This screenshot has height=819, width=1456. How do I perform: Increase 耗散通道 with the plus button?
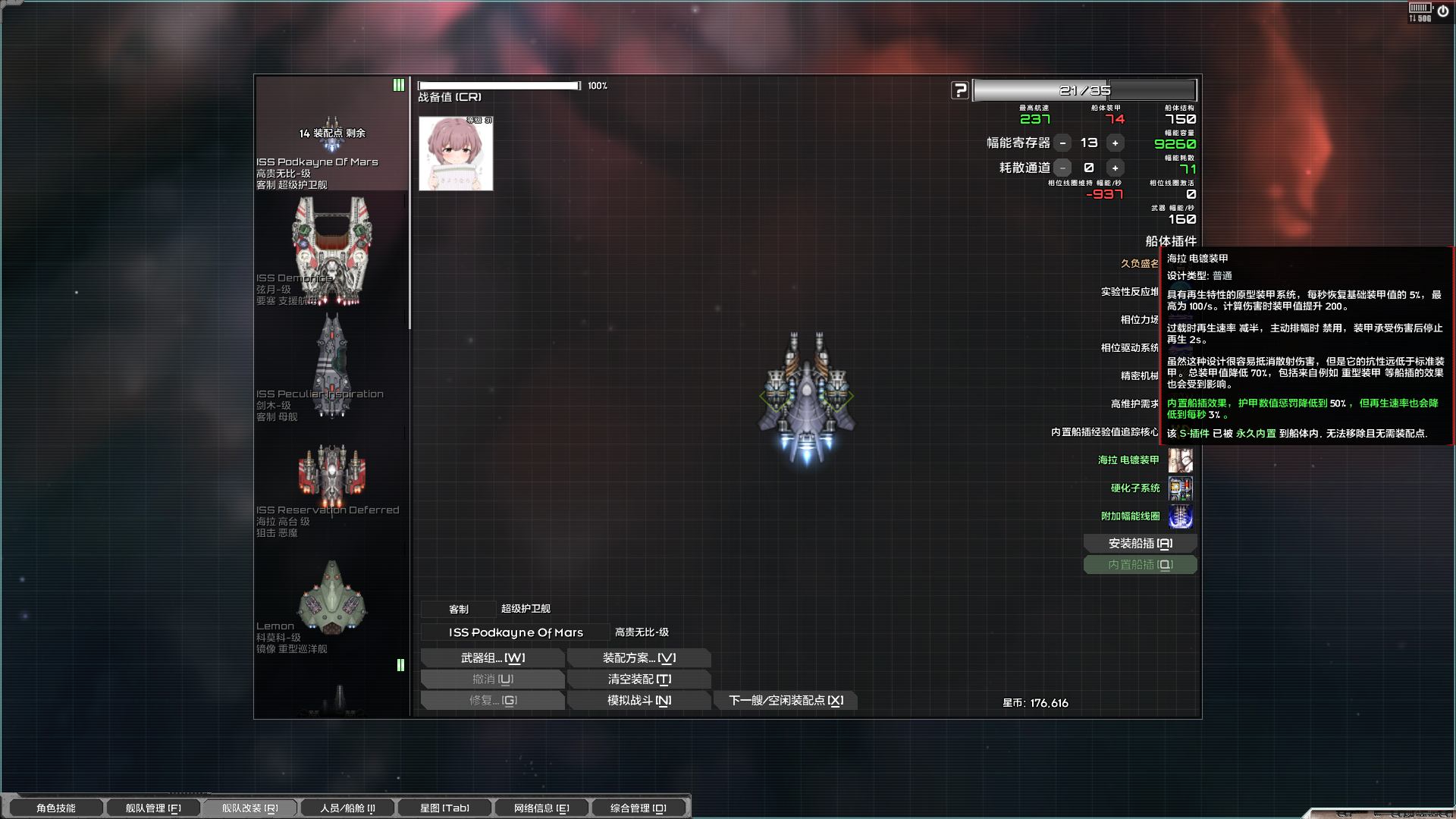coord(1115,168)
